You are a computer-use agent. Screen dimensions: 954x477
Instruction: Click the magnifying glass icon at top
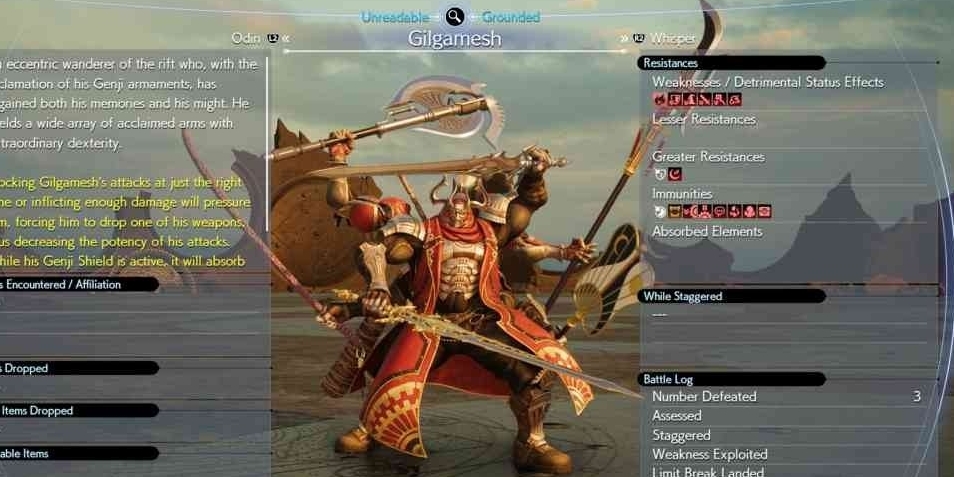455,16
